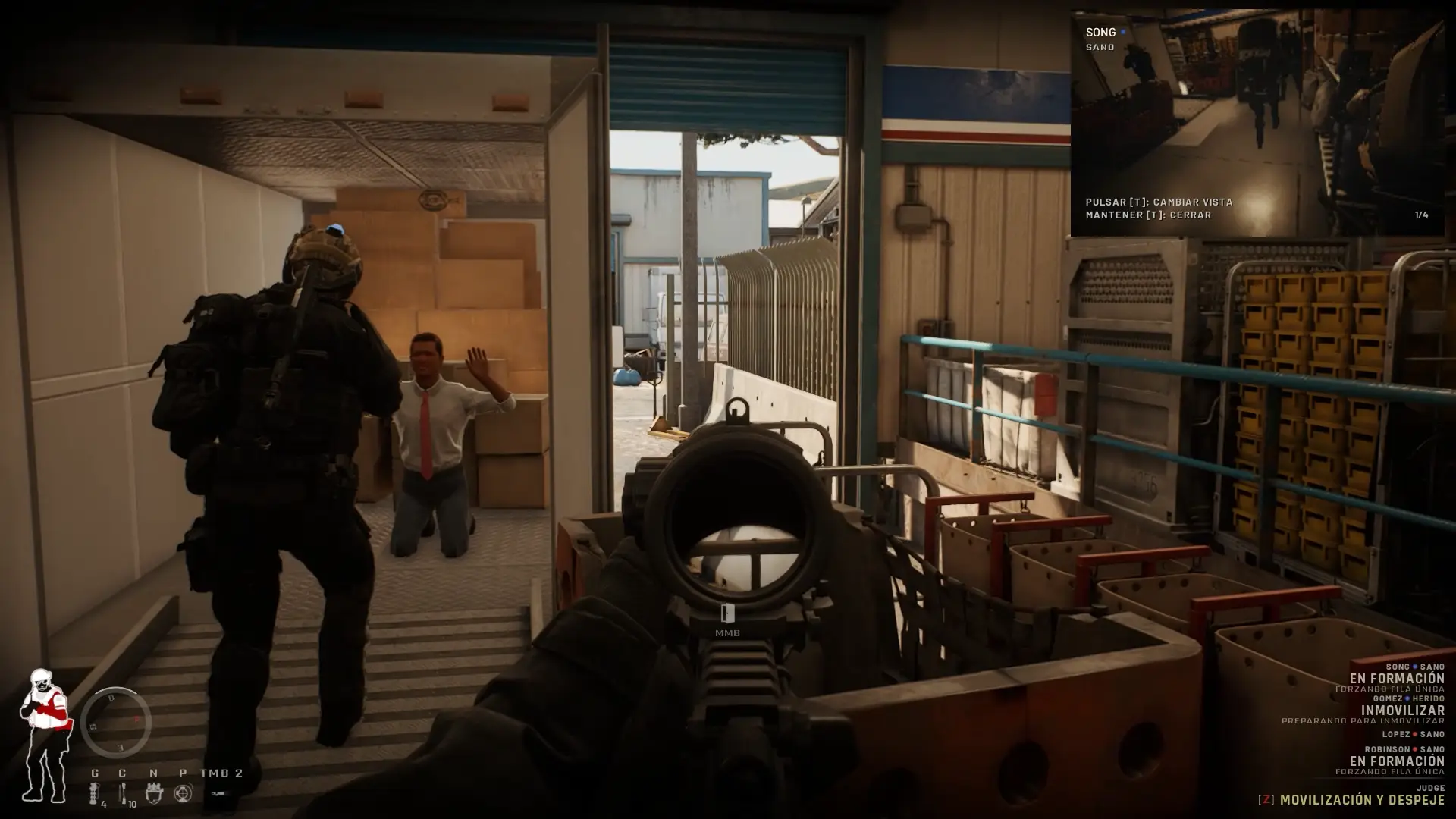This screenshot has width=1456, height=819.
Task: Select Robinson in the squad list
Action: coord(1388,749)
